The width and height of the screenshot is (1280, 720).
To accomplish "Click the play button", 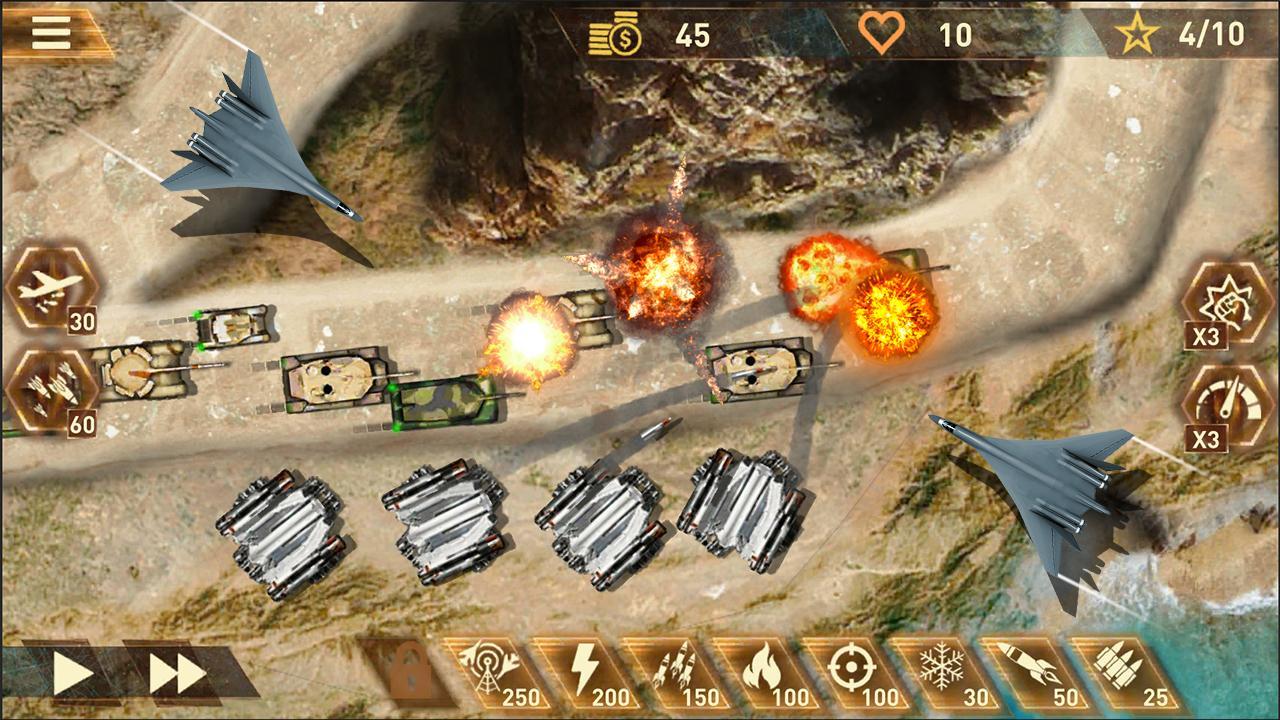I will [72, 674].
